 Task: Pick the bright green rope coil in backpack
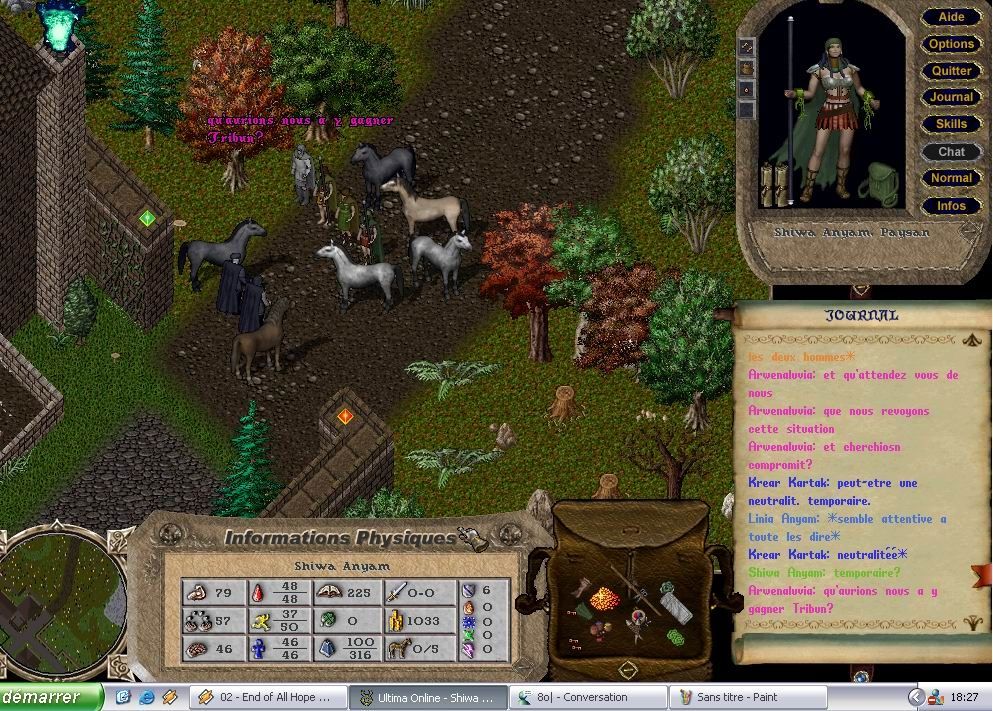click(x=677, y=637)
